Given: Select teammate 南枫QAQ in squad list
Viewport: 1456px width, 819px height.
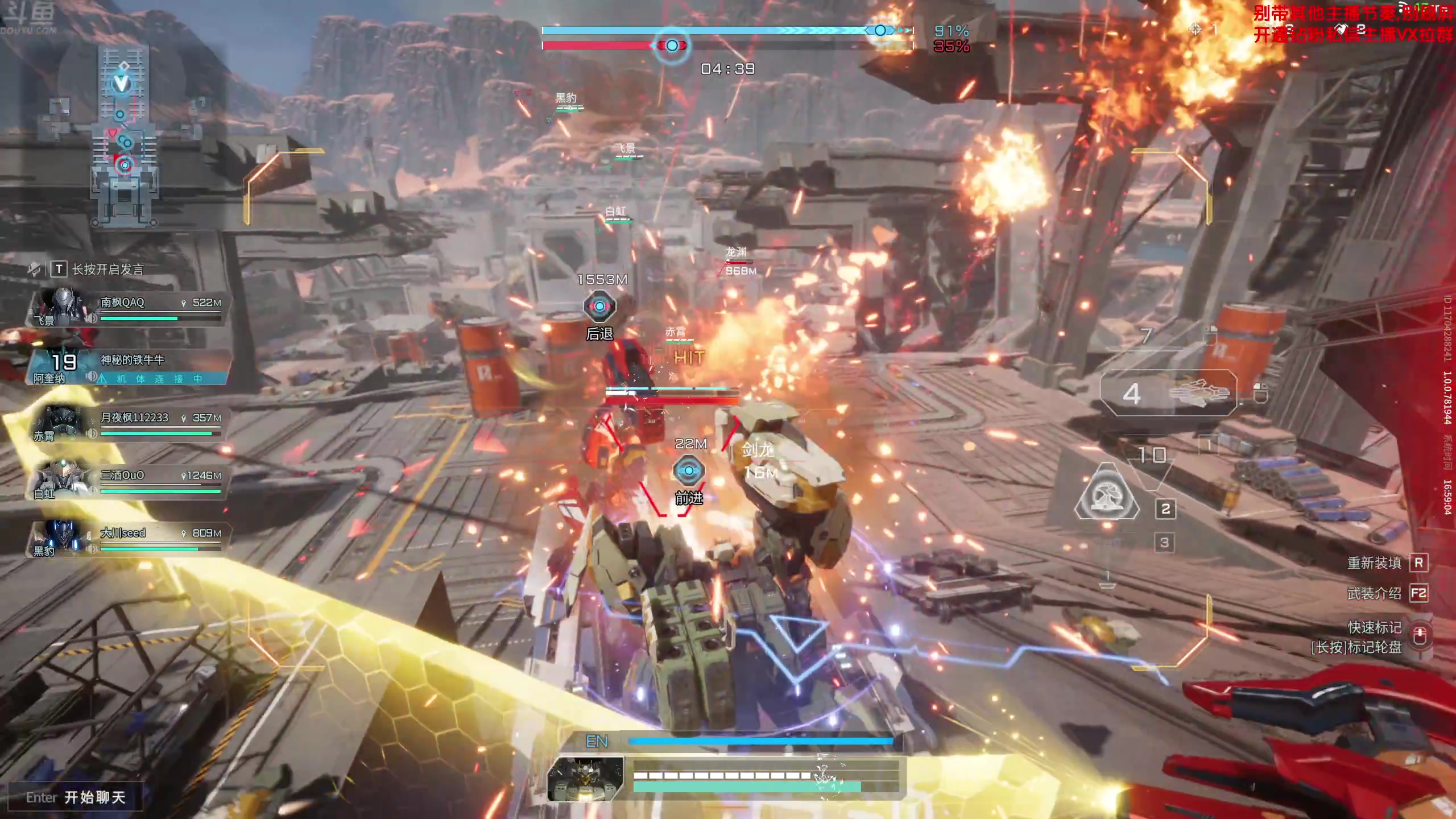Looking at the screenshot, I should click(127, 308).
